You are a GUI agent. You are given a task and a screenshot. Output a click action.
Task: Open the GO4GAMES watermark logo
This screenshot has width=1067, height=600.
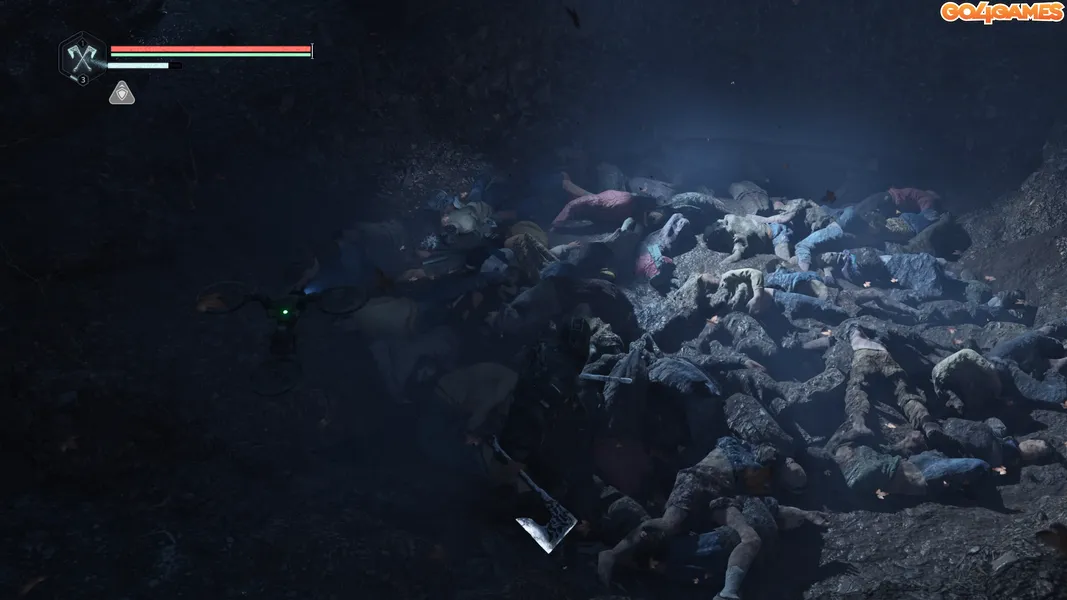pos(1001,12)
